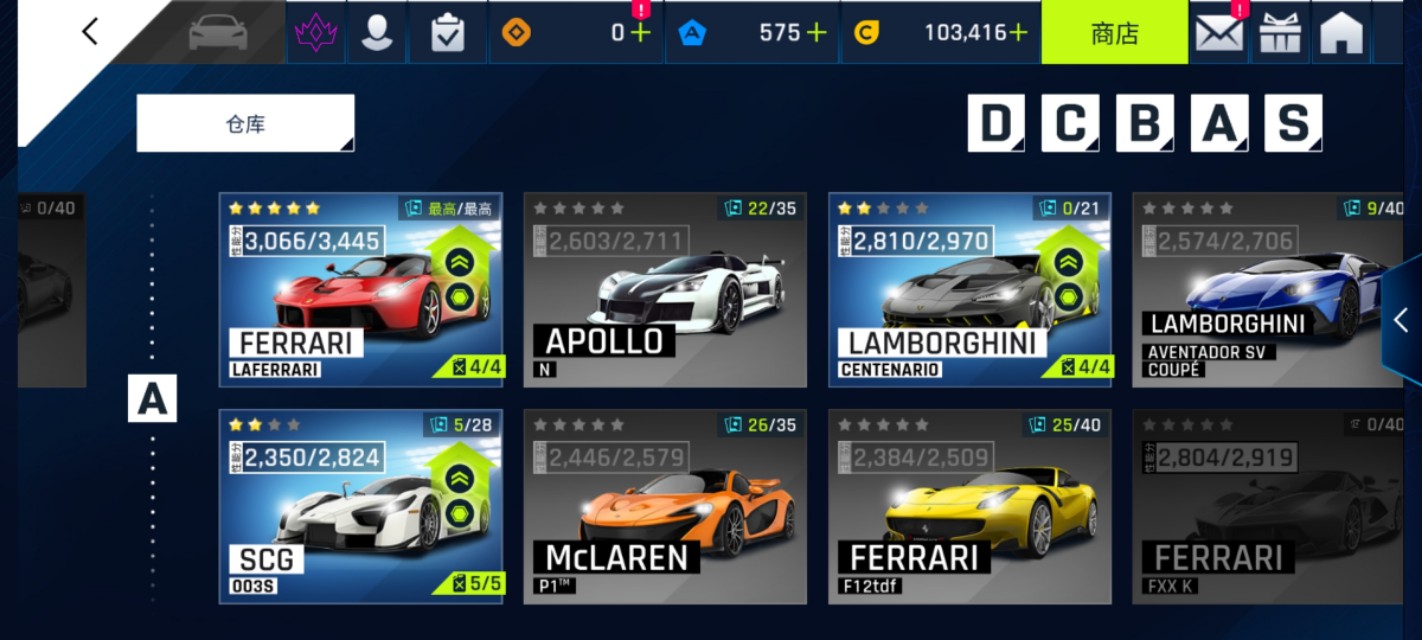Add more blue tokens with plus
Viewport: 1422px width, 640px height.
816,33
